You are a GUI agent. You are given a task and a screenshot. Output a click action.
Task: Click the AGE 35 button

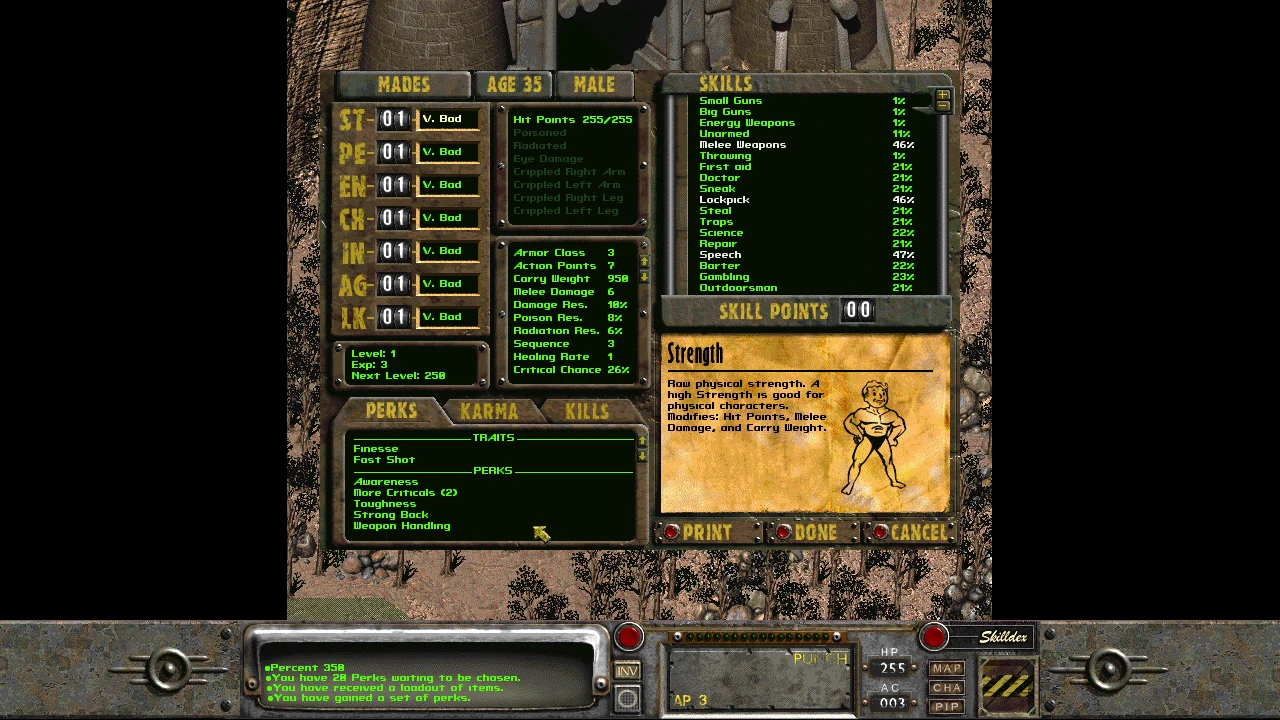pyautogui.click(x=513, y=85)
